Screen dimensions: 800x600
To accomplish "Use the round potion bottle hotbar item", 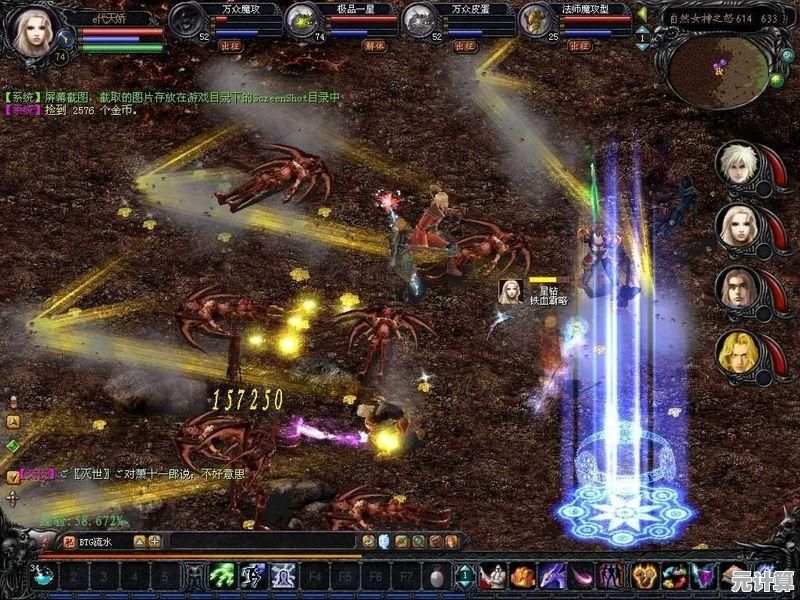I will pyautogui.click(x=436, y=576).
